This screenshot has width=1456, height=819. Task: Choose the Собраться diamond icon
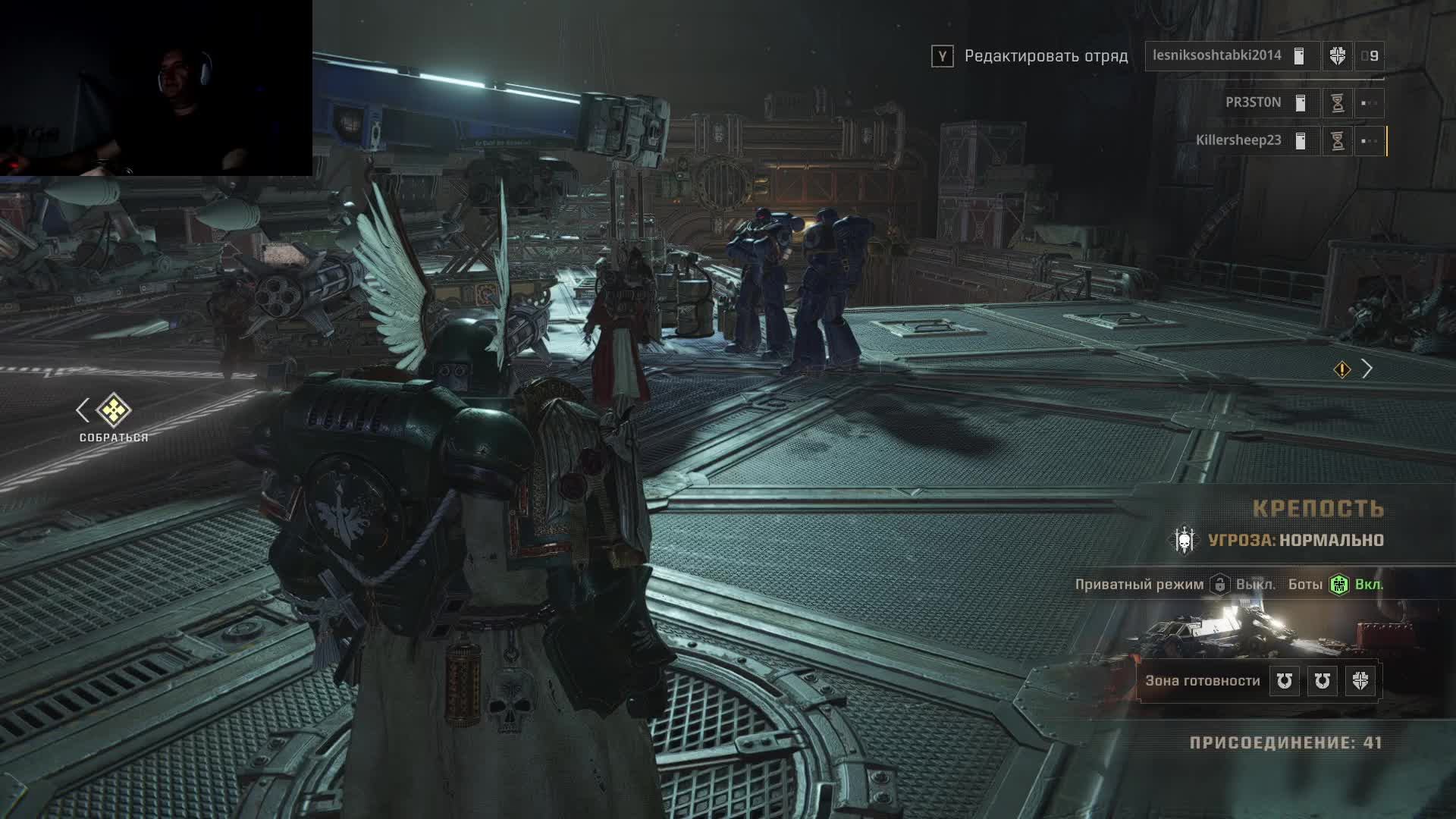coord(114,410)
